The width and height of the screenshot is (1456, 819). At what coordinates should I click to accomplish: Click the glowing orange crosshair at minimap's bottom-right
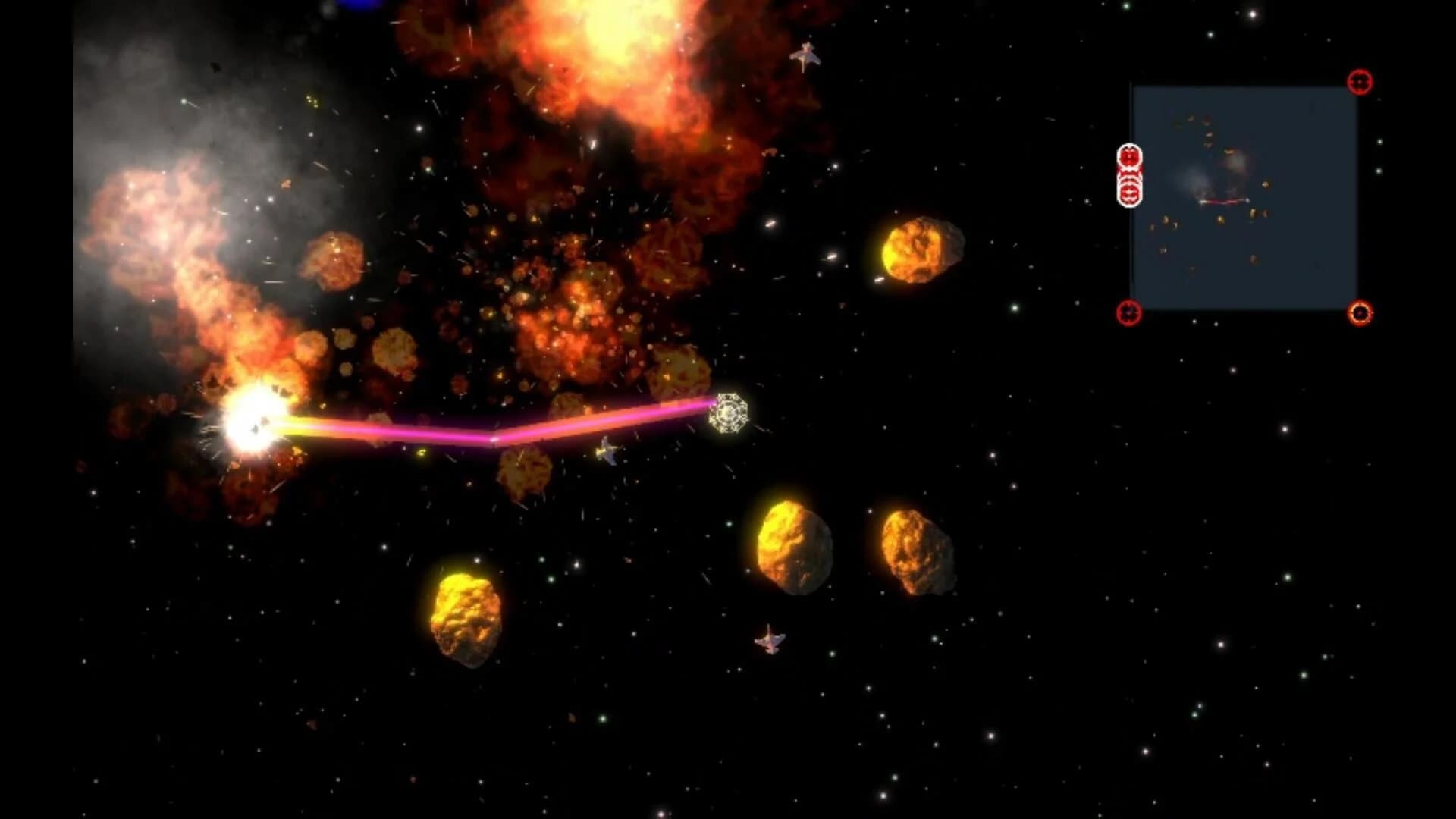pos(1360,311)
